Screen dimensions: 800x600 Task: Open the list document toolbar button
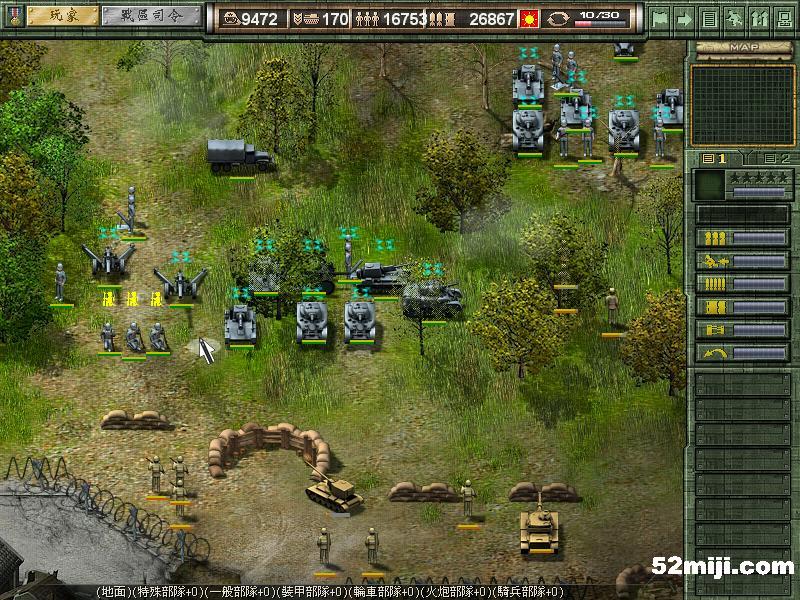pyautogui.click(x=709, y=18)
